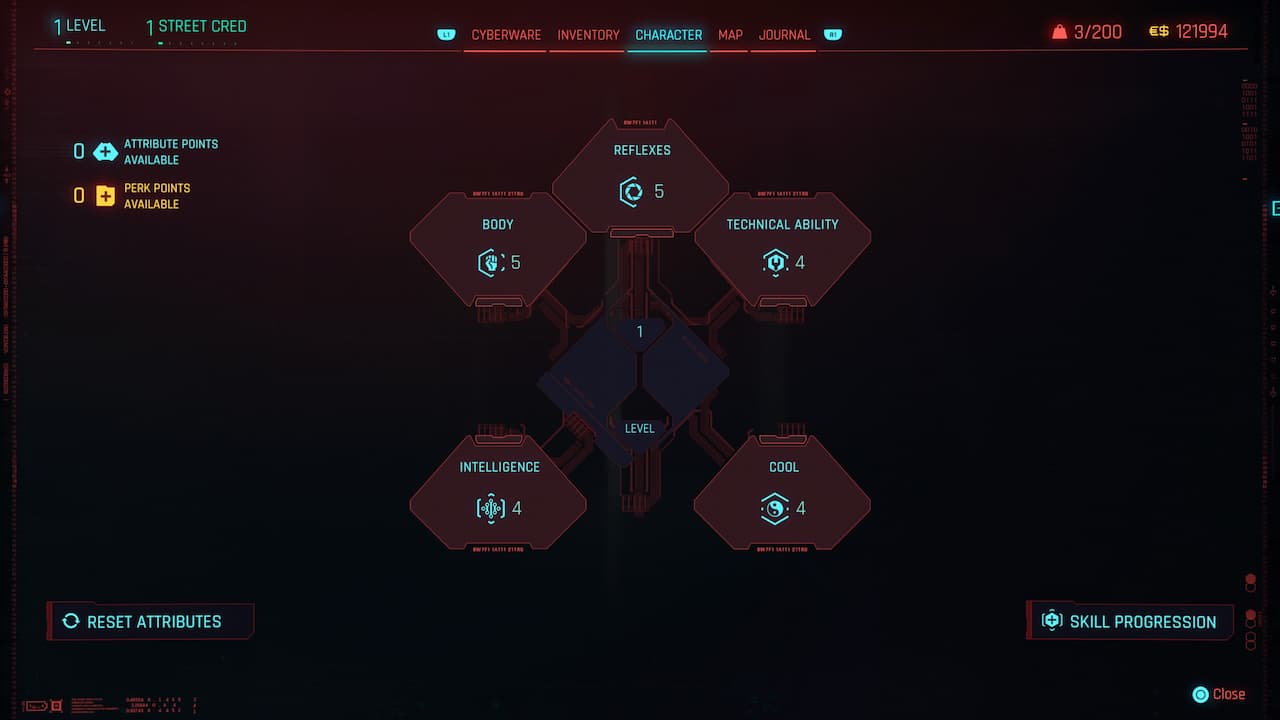Switch to the Cyberware tab

coord(504,35)
